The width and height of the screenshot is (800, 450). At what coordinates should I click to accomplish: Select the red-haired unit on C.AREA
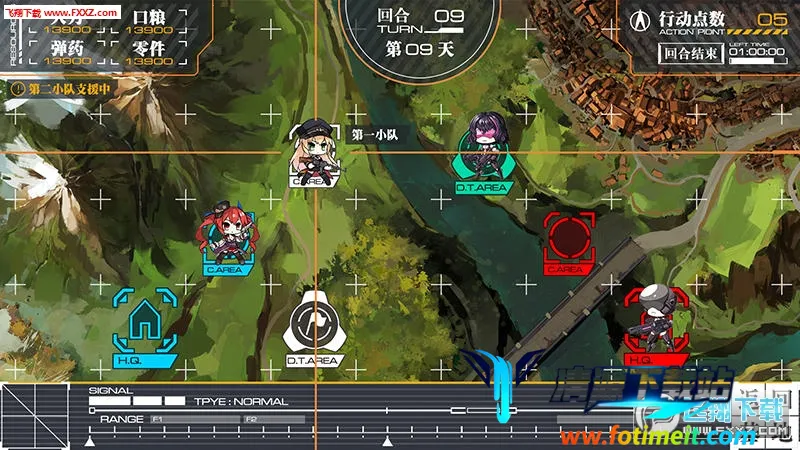[226, 236]
